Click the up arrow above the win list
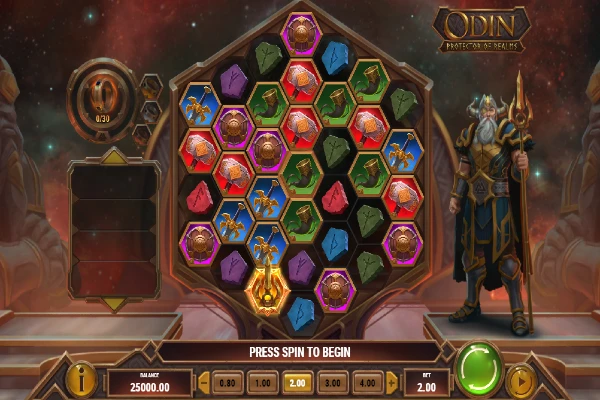This screenshot has height=400, width=600. click(x=112, y=156)
